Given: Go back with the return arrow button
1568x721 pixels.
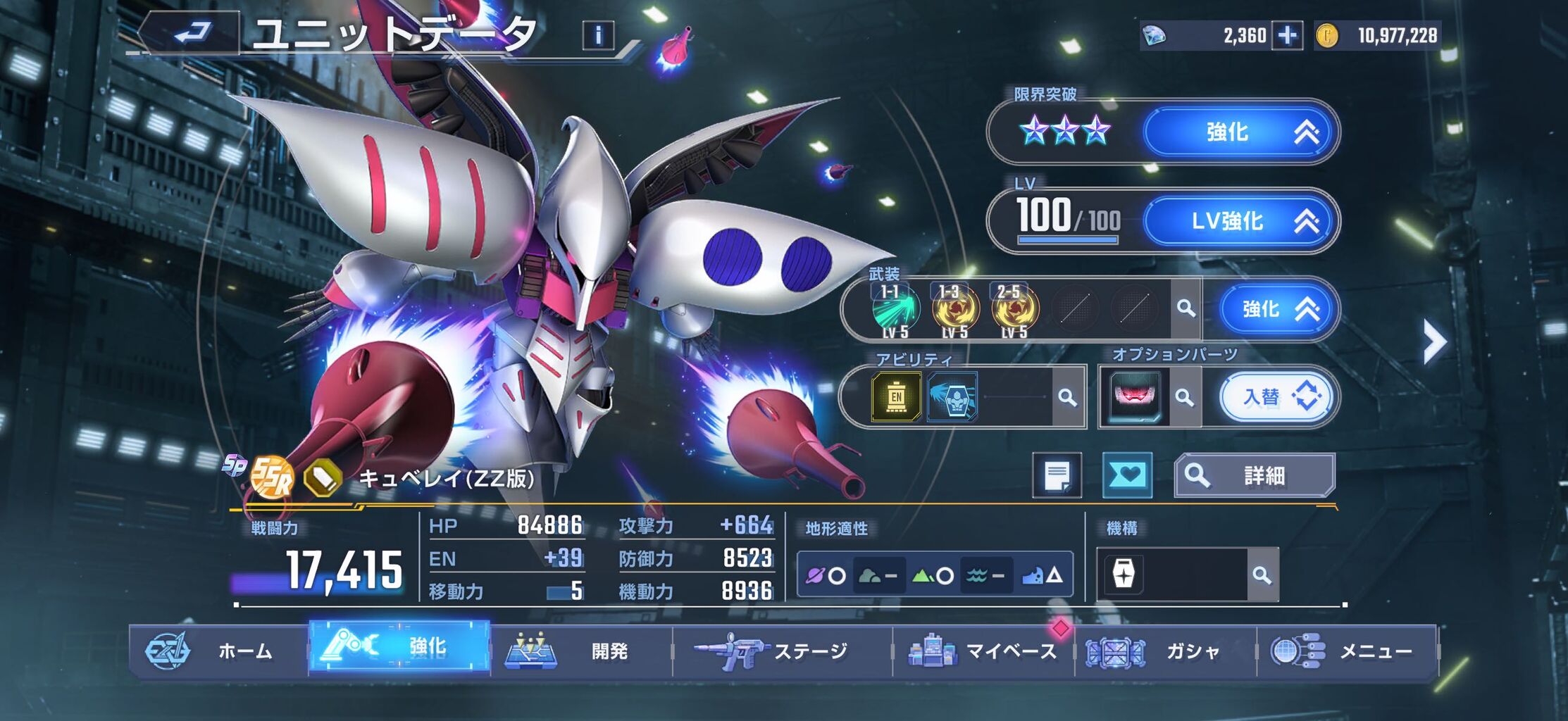Looking at the screenshot, I should click(x=192, y=33).
